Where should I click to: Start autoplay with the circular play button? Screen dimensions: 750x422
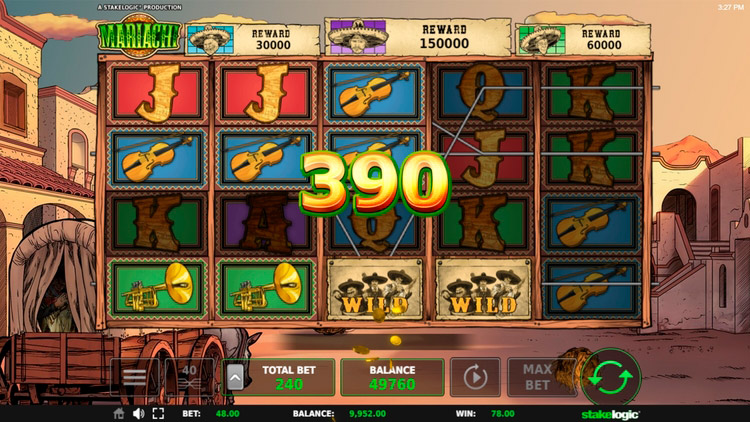[475, 377]
